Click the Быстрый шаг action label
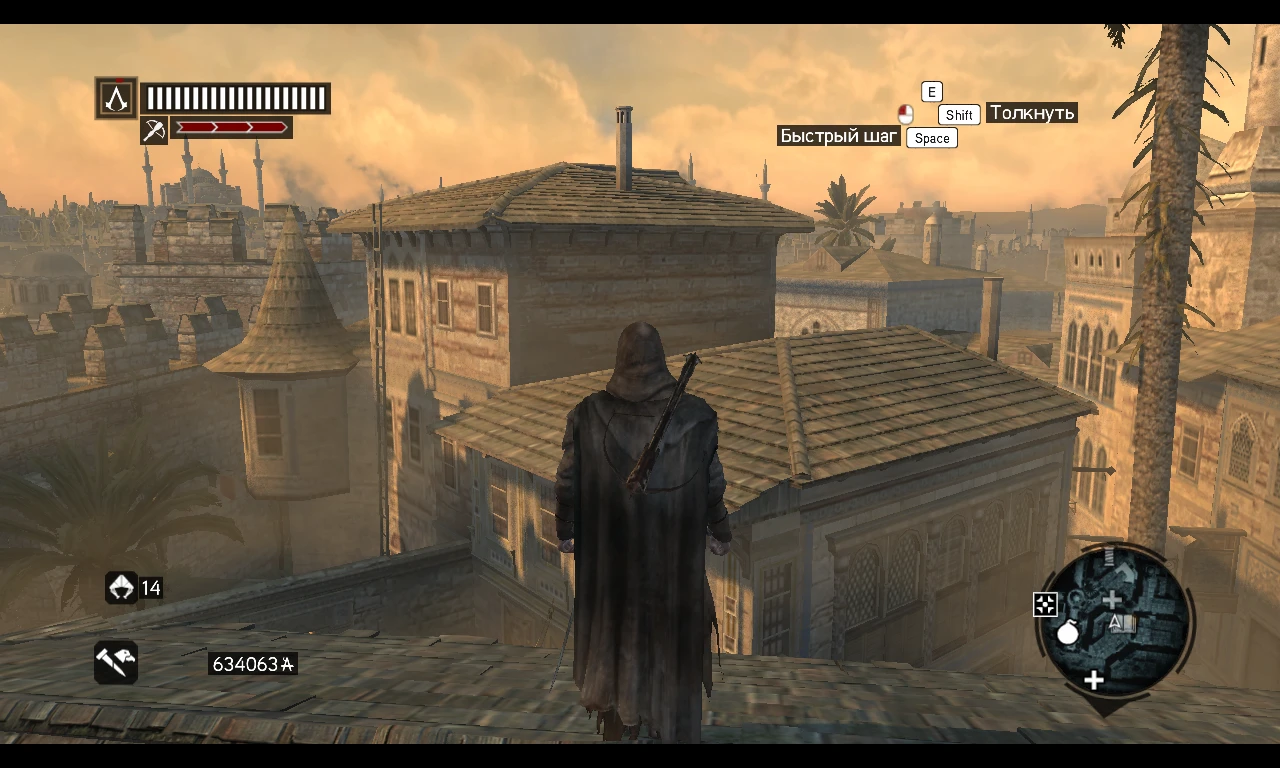The height and width of the screenshot is (768, 1280). (839, 135)
